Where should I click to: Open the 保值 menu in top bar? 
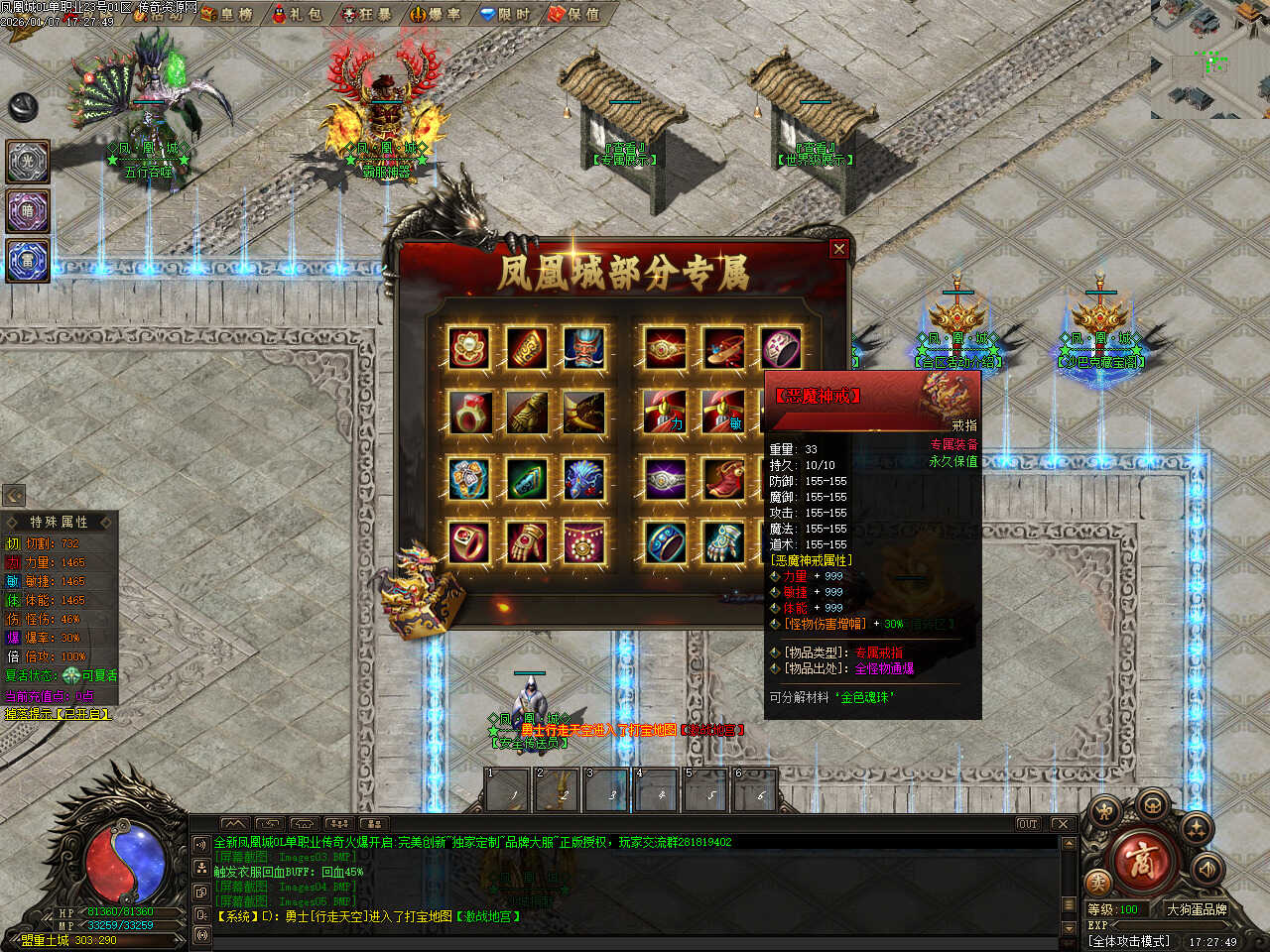(x=573, y=14)
